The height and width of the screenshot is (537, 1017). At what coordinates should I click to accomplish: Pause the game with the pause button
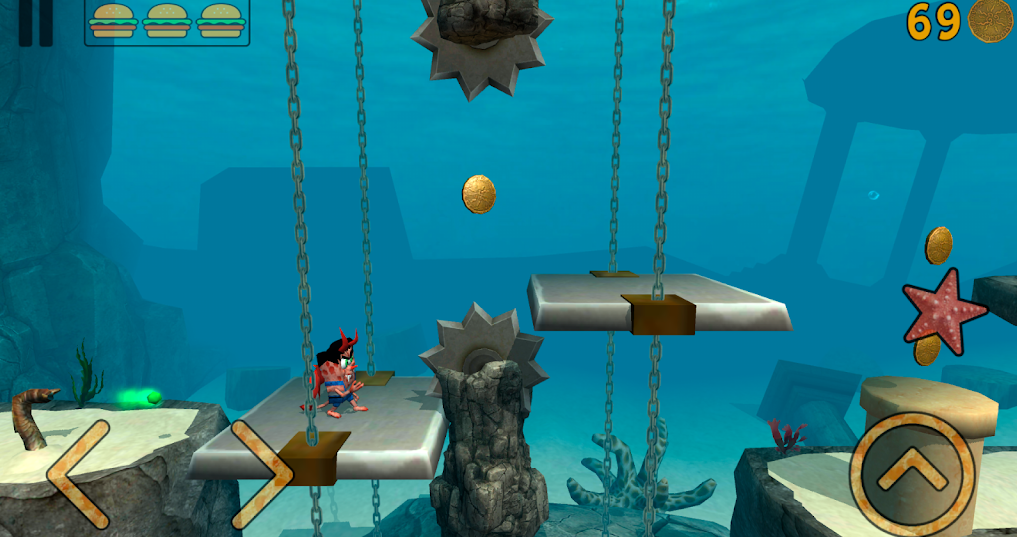click(x=36, y=22)
